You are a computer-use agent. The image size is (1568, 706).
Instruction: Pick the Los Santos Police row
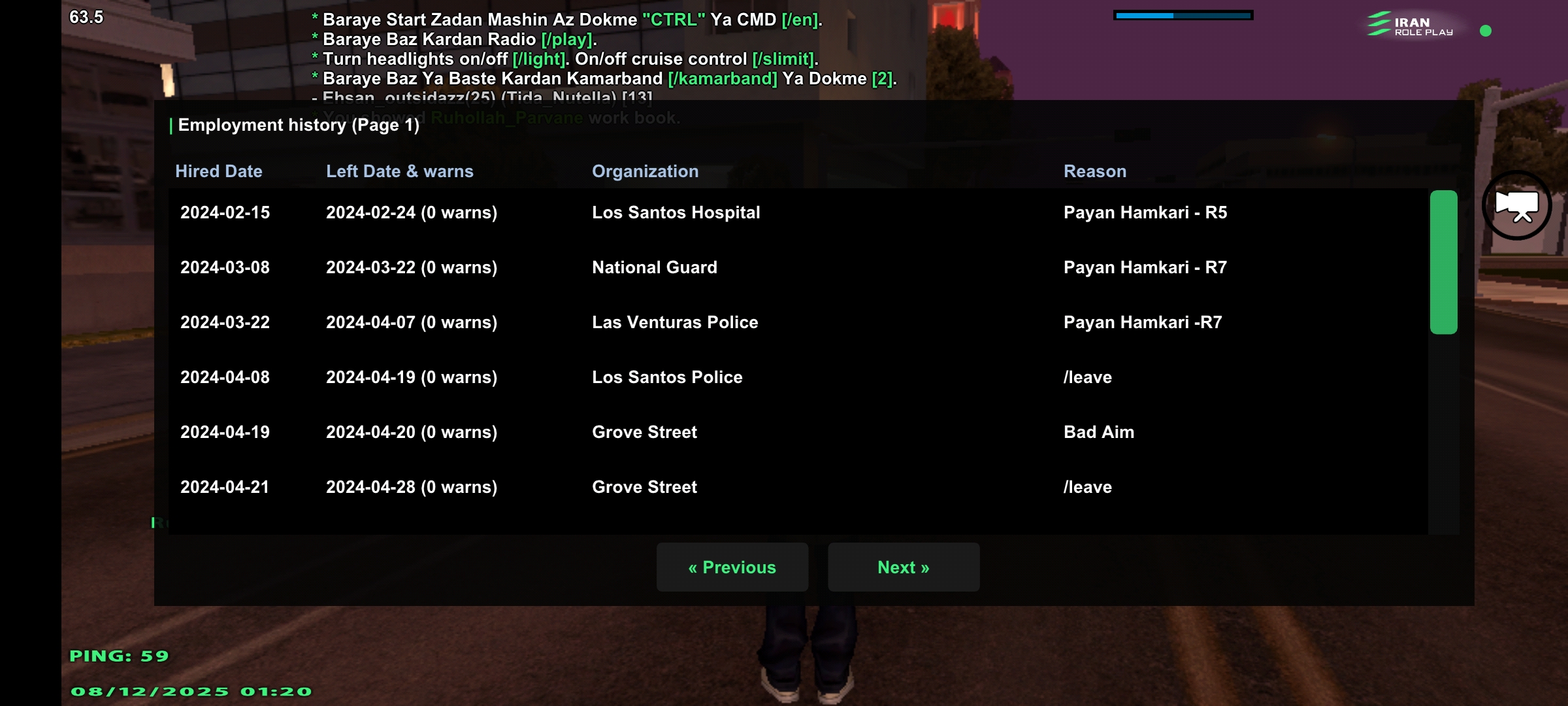pos(666,377)
